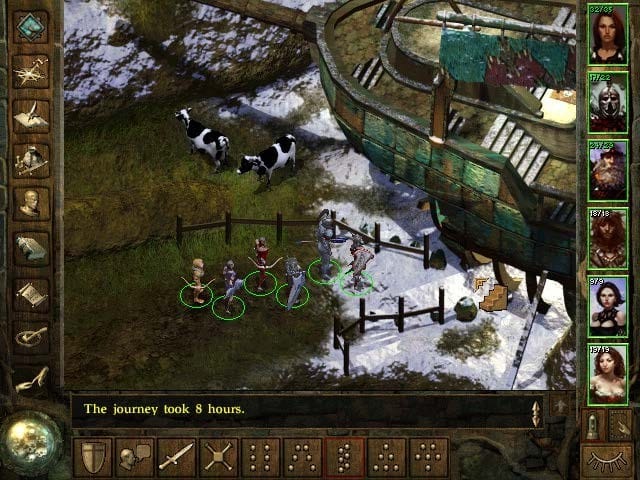
Task: Open the journal quill-and-book icon
Action: (31, 115)
